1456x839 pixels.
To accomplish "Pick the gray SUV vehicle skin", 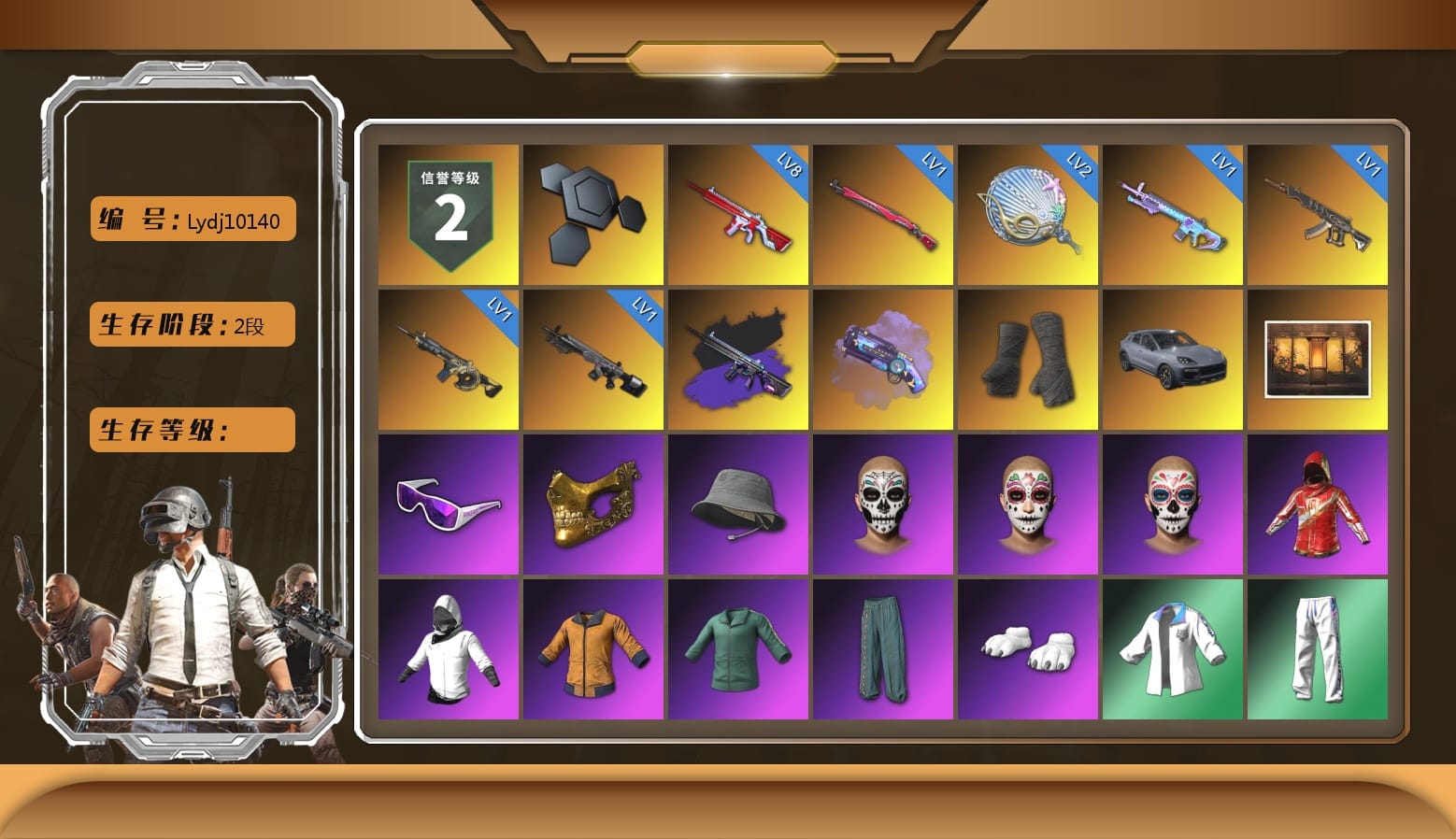I will 1173,358.
